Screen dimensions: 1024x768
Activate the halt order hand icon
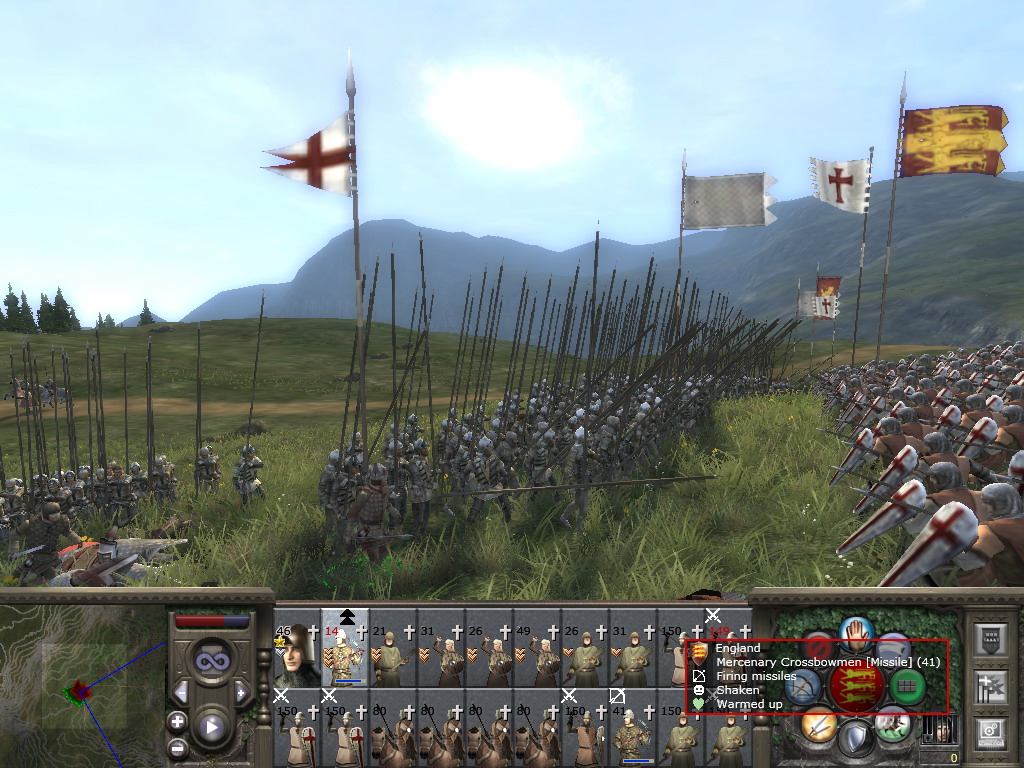point(857,633)
